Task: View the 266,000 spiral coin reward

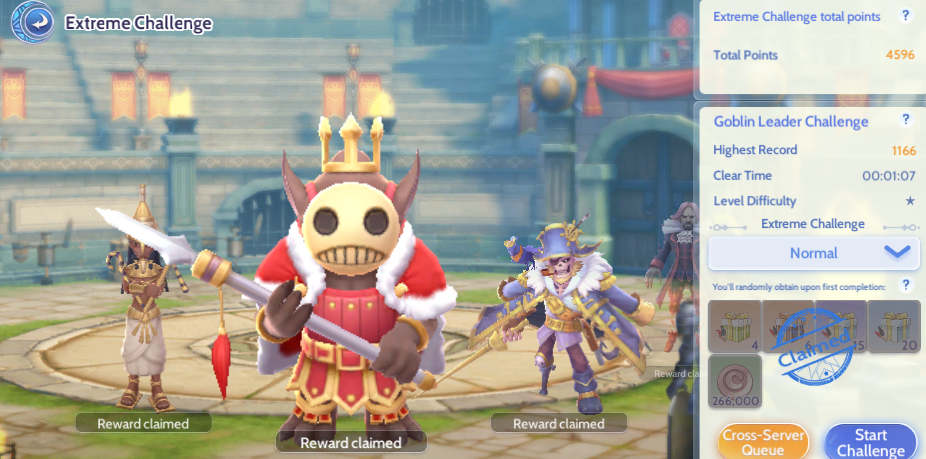Action: point(735,381)
